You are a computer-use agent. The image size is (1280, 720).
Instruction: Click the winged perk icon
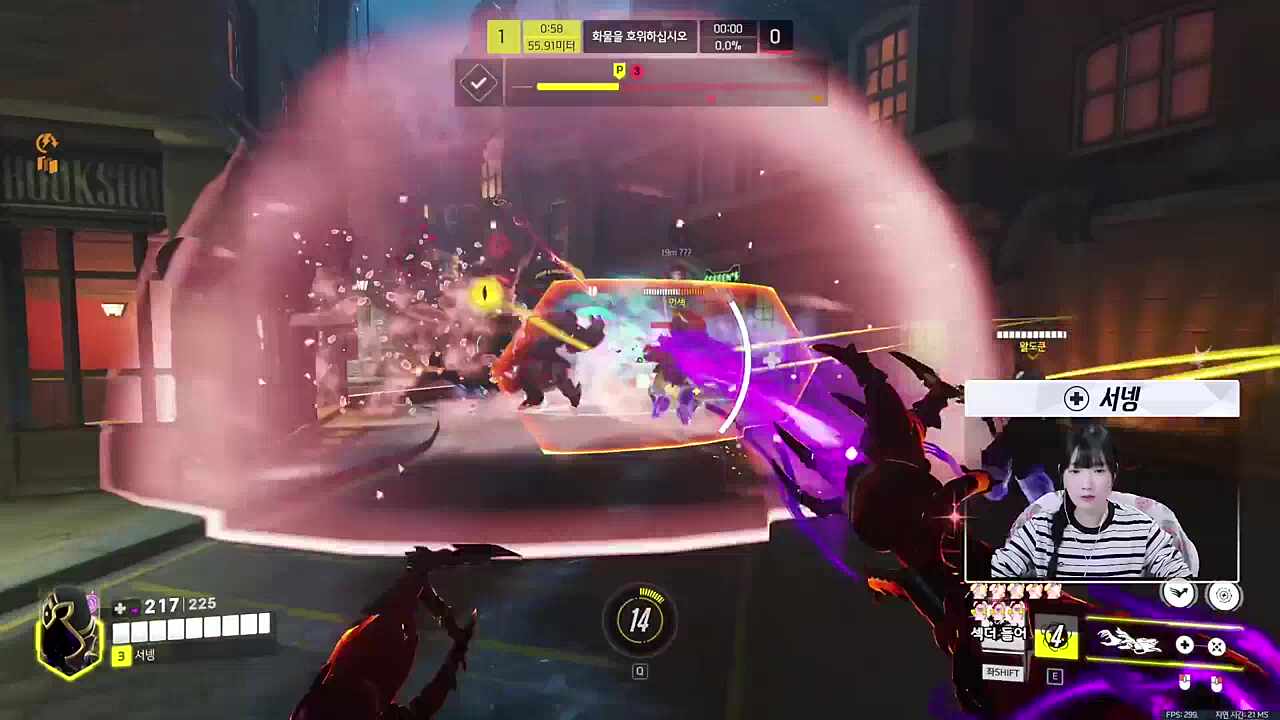point(1180,594)
